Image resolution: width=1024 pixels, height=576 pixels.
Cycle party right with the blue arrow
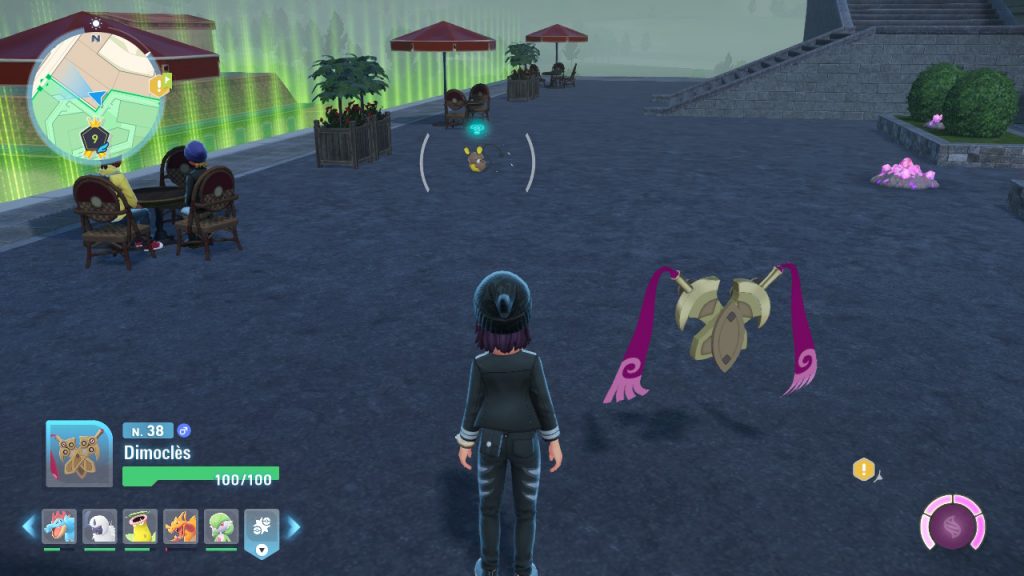(294, 526)
